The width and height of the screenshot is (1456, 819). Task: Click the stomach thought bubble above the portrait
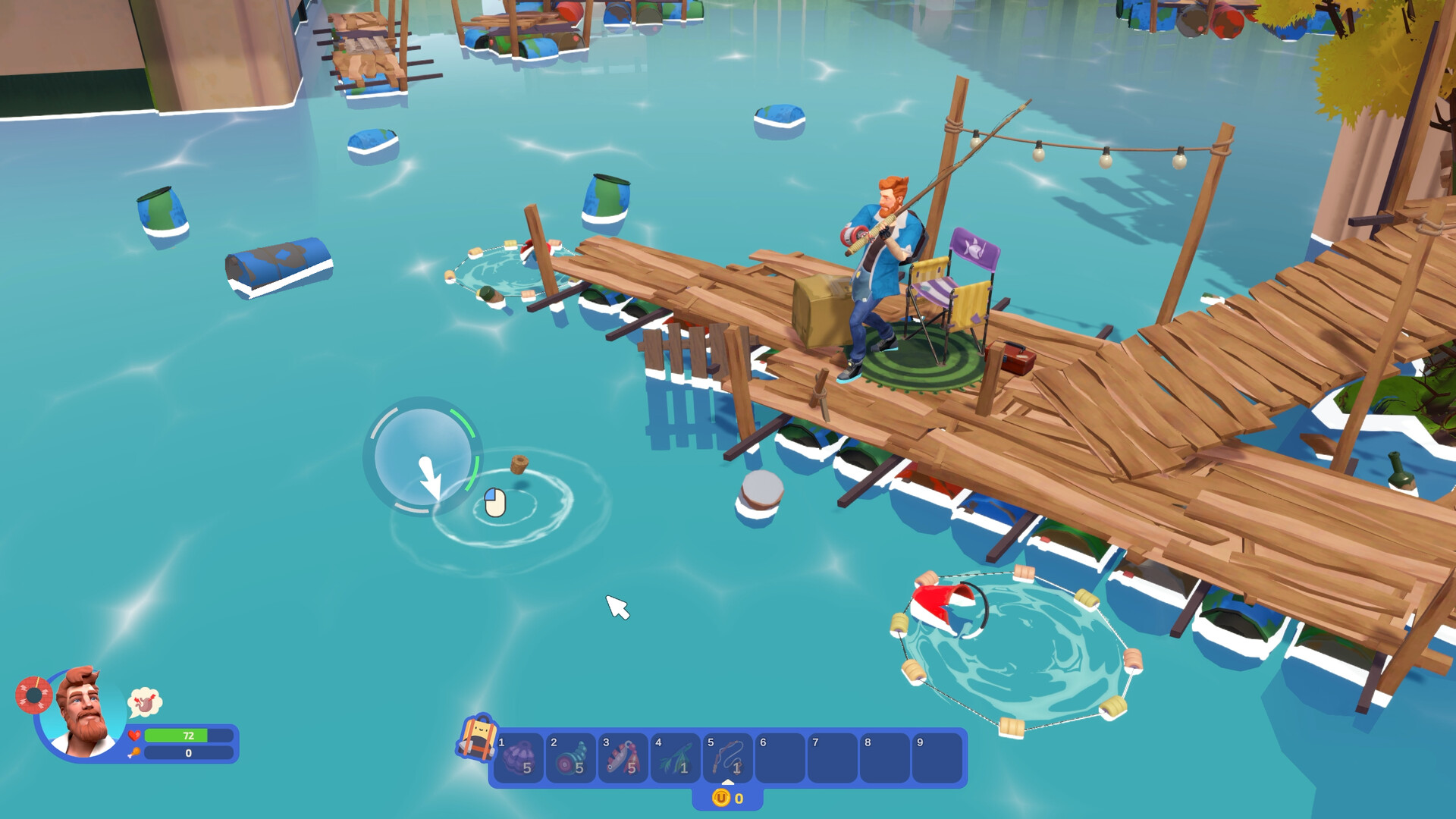(145, 704)
